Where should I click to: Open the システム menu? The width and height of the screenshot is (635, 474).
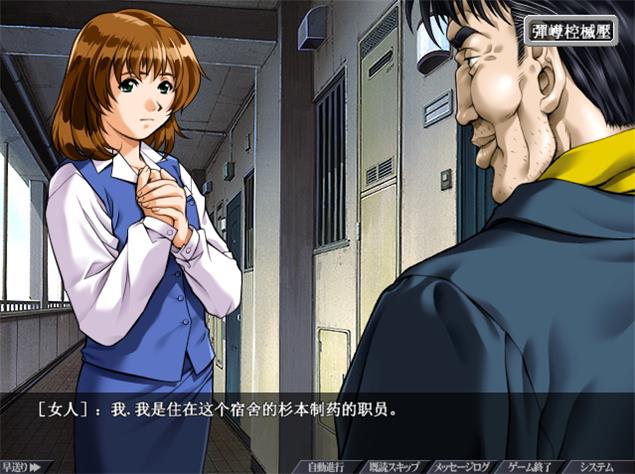(599, 466)
